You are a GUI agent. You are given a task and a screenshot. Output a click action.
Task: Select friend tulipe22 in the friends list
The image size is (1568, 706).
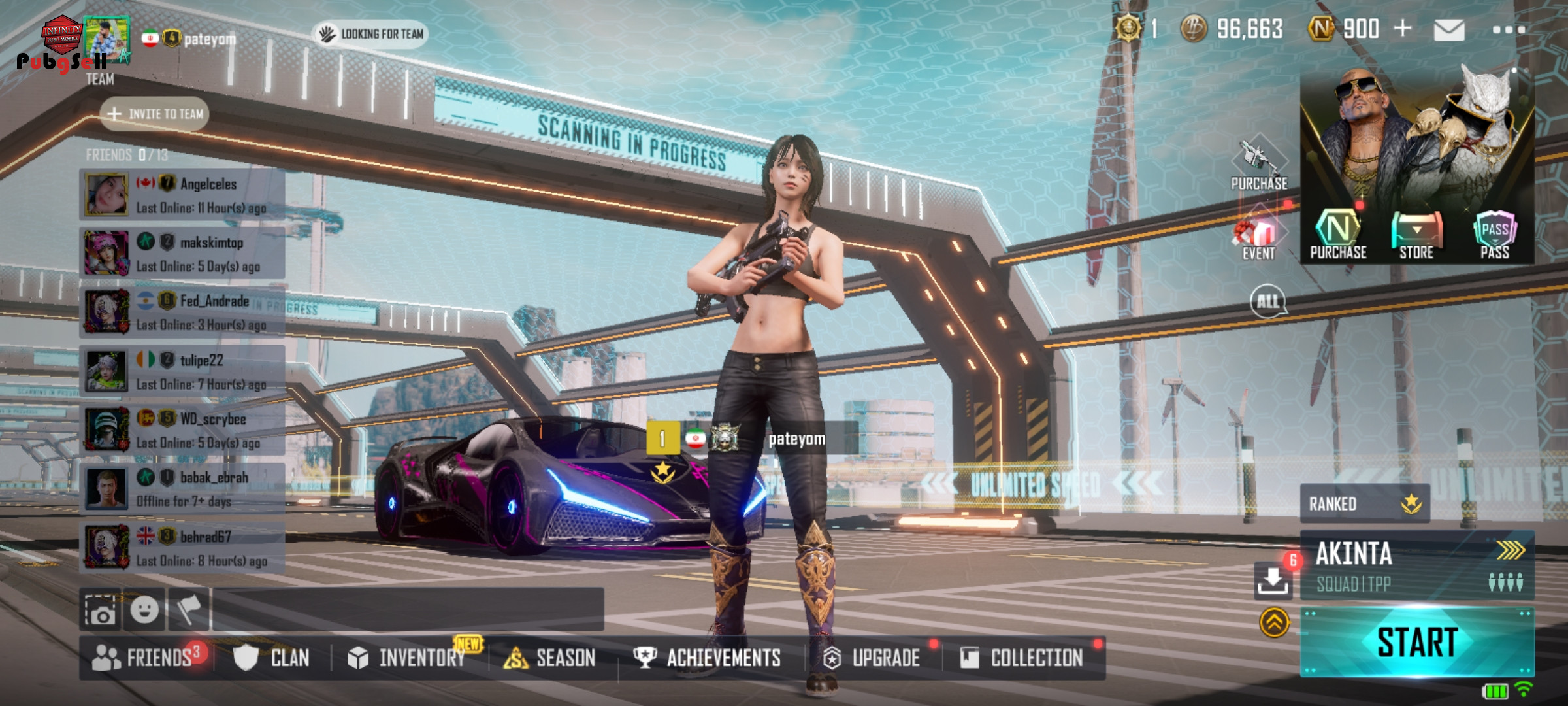(x=182, y=371)
